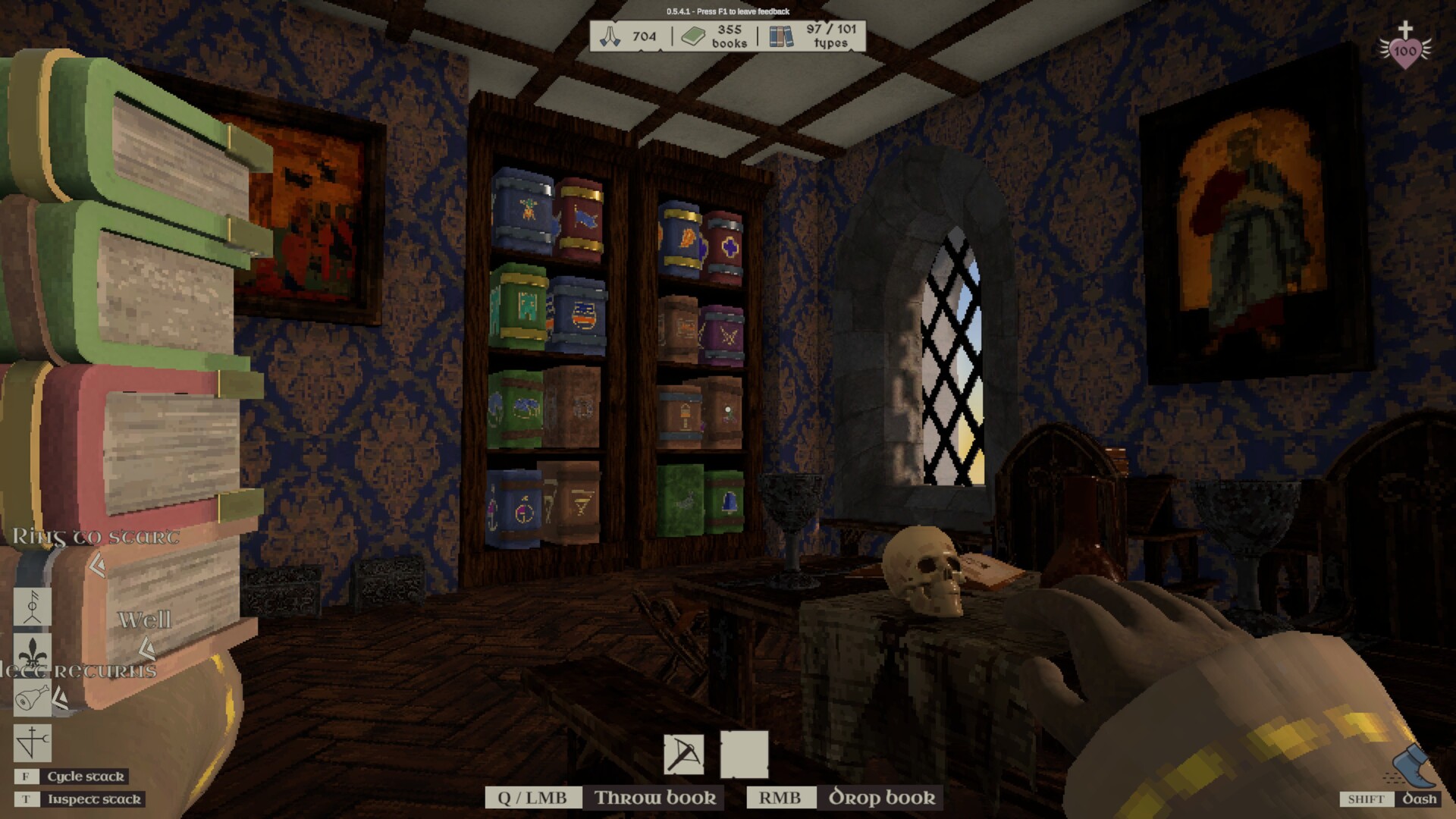1456x819 pixels.
Task: Click the Throw book action label
Action: click(655, 797)
